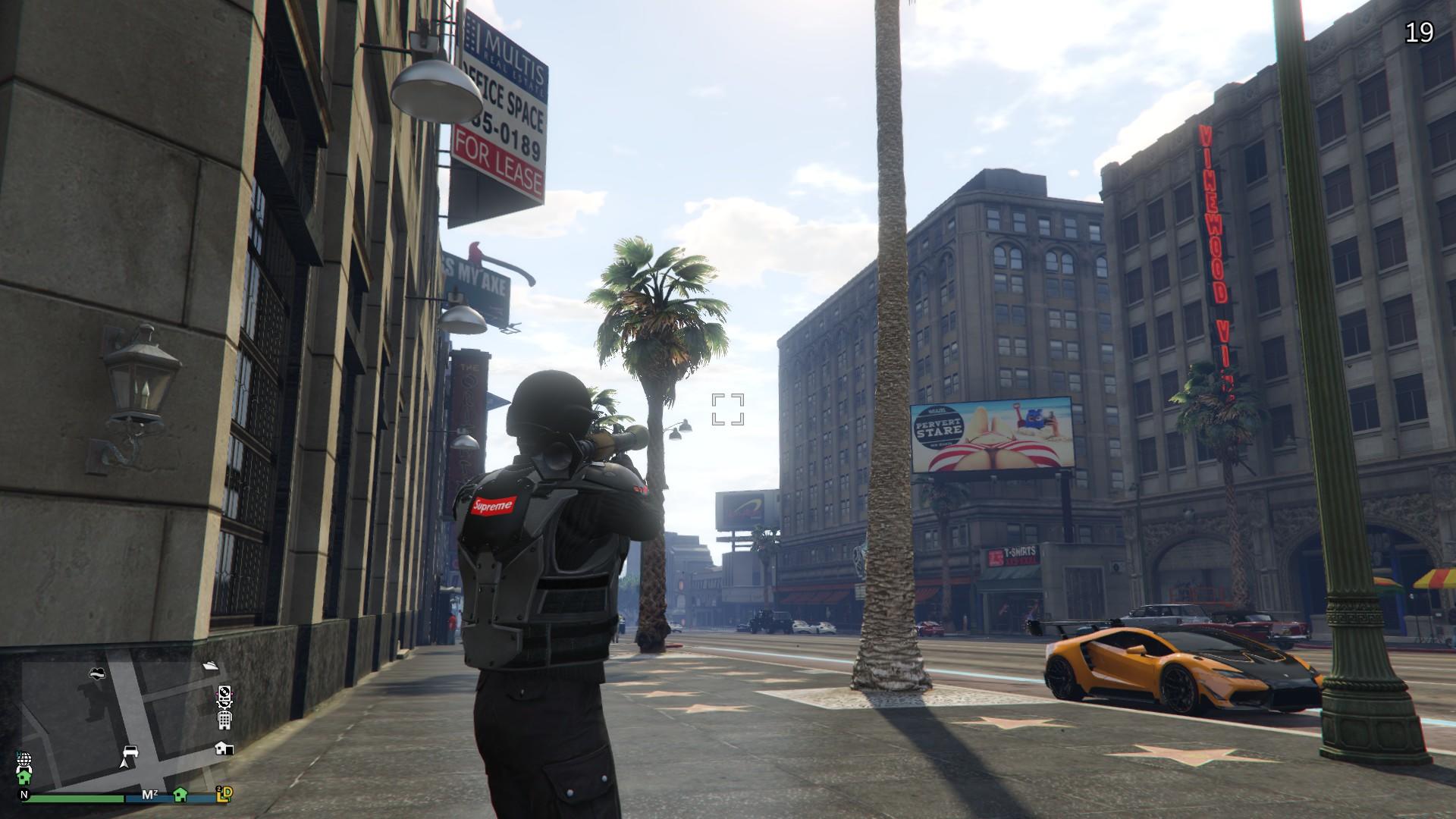Viewport: 1456px width, 819px height.
Task: Select the office building blip on the minimap
Action: [x=224, y=720]
